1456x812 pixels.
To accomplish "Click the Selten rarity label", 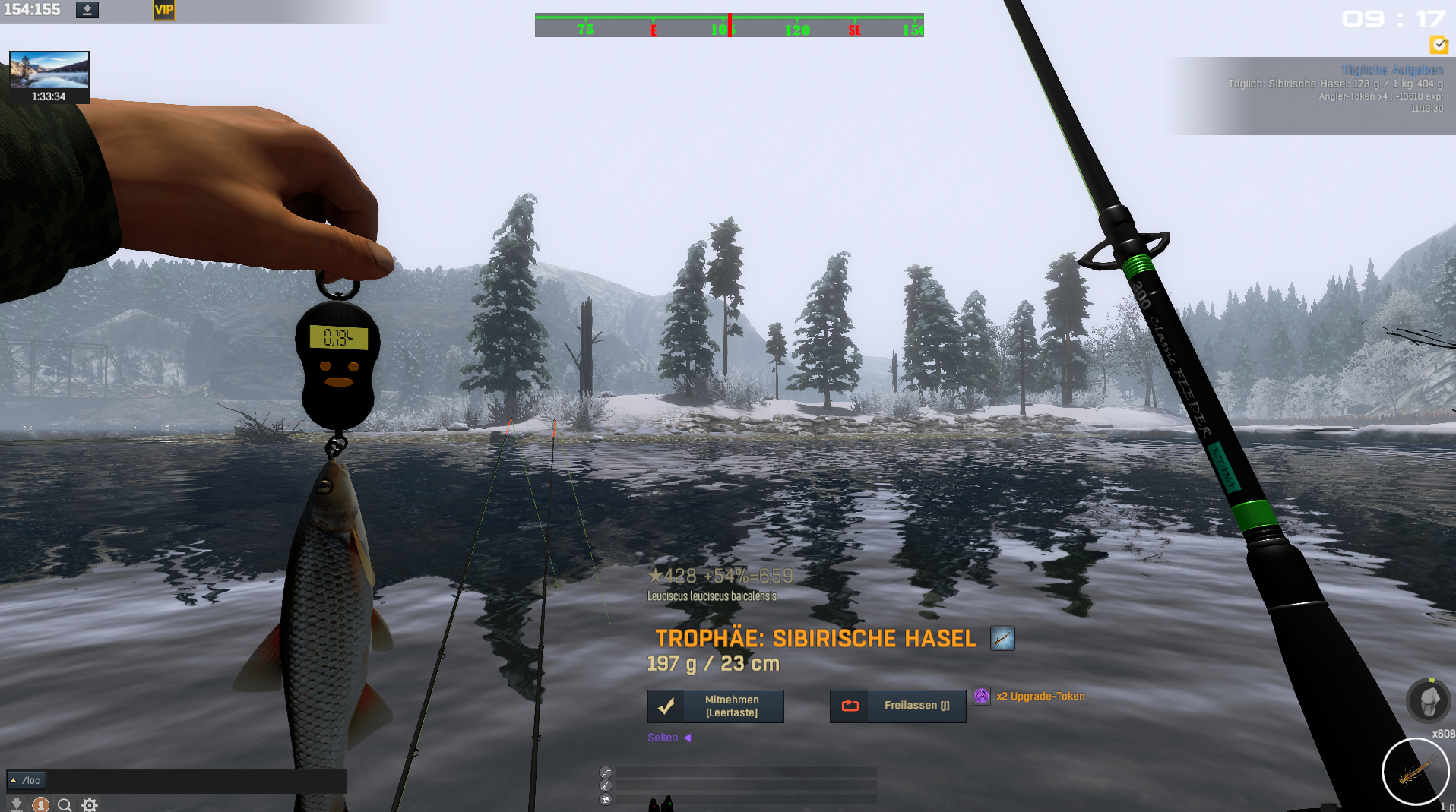I will click(x=663, y=738).
